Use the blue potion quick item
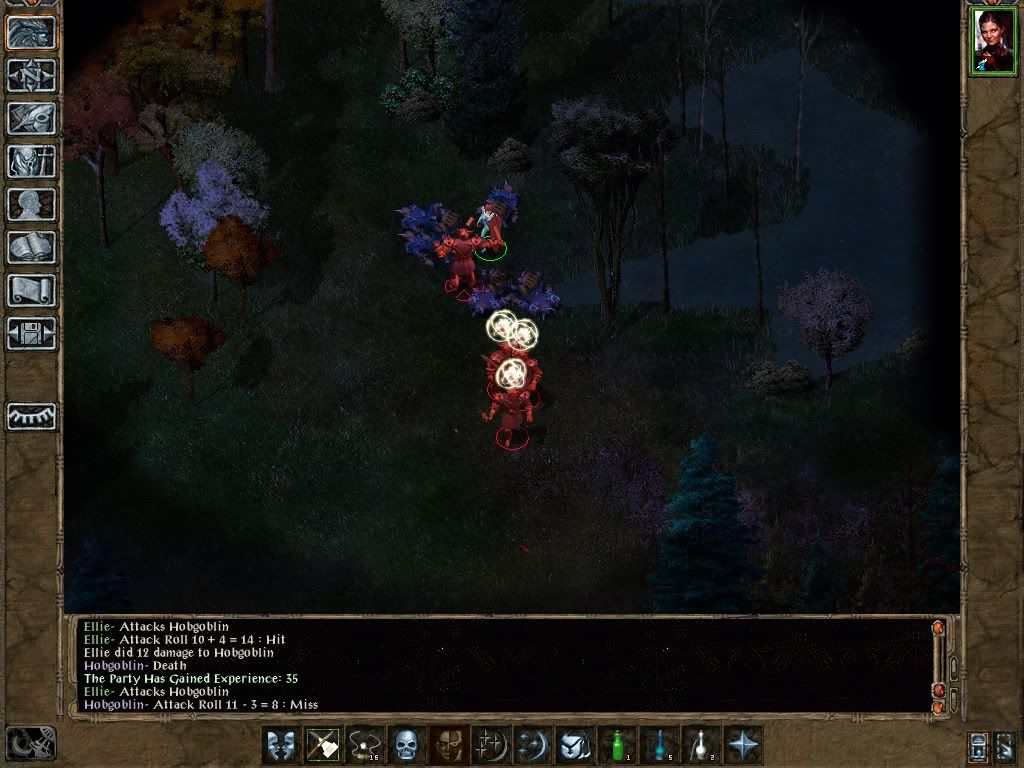The height and width of the screenshot is (768, 1024). point(659,745)
